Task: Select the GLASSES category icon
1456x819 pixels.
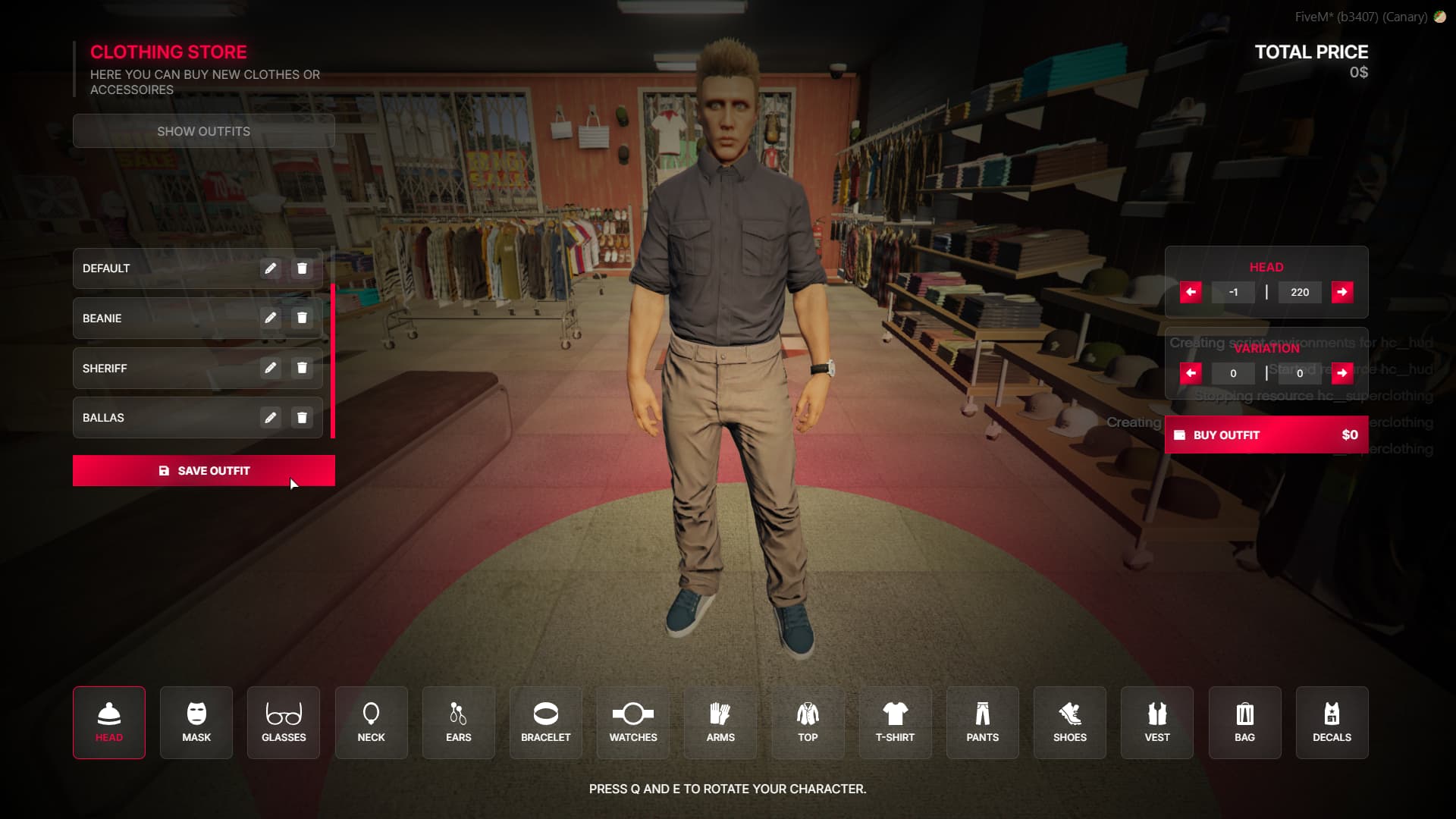Action: point(283,722)
